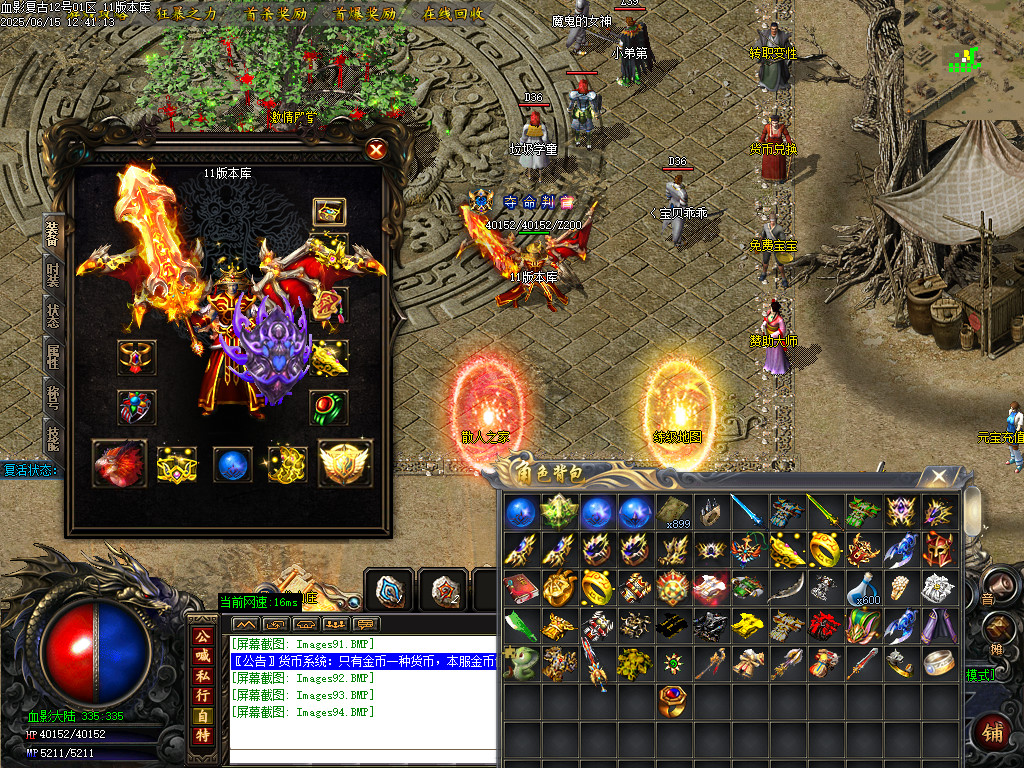Open the 状态 tab
The width and height of the screenshot is (1024, 768).
click(53, 313)
